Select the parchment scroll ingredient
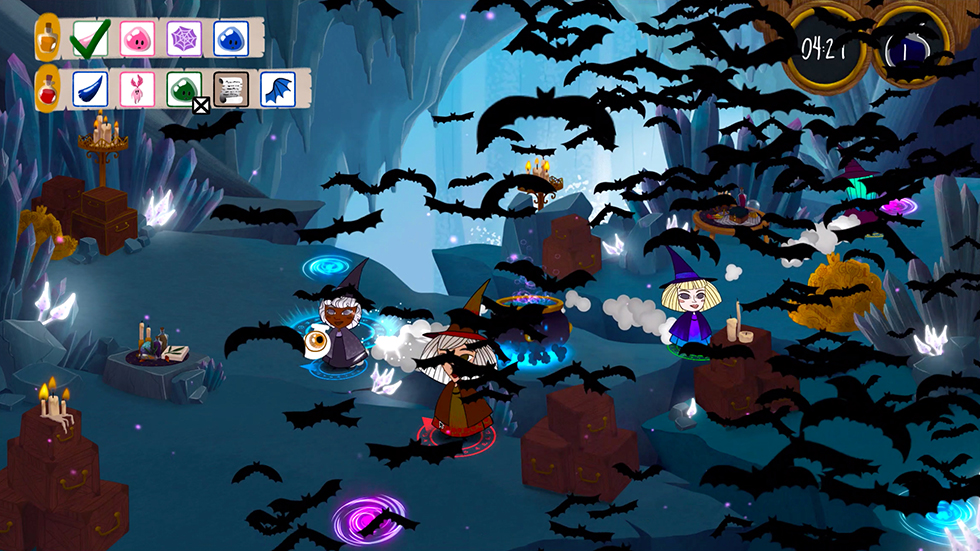 tap(231, 88)
